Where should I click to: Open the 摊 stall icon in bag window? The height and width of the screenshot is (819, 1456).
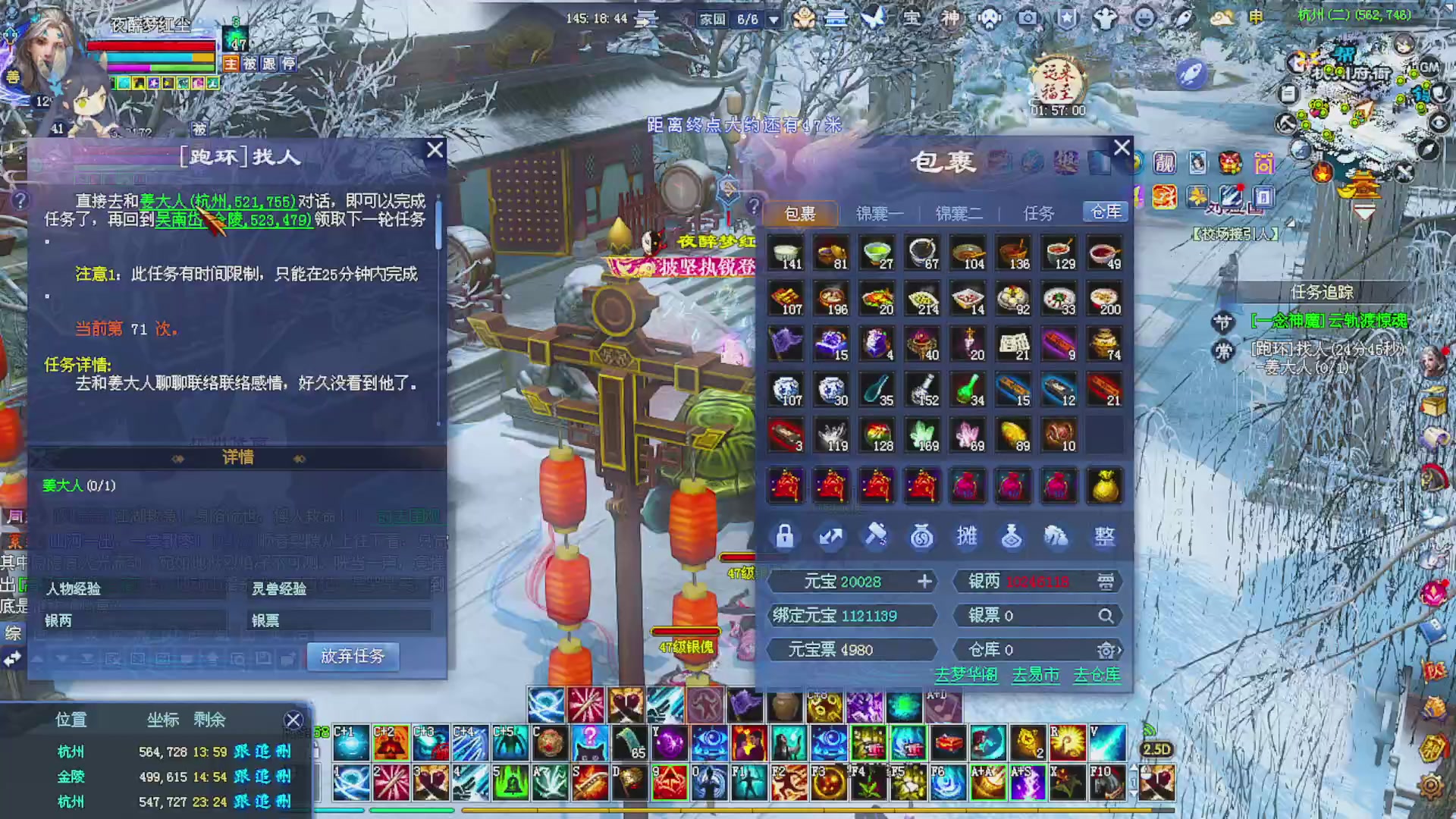968,536
